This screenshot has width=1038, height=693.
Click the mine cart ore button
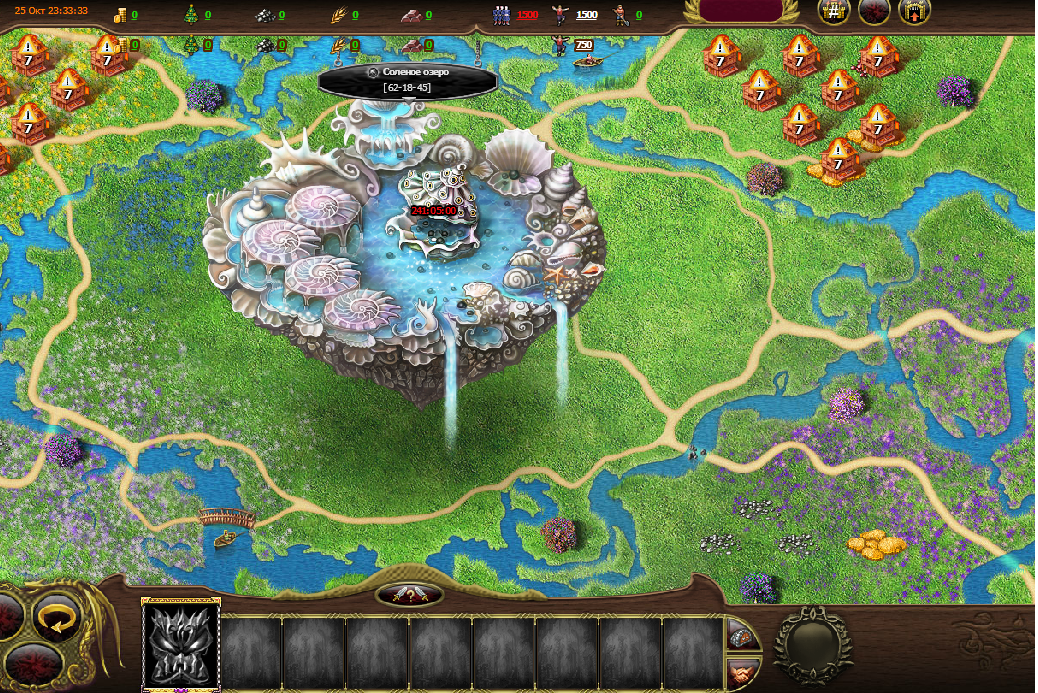tap(742, 635)
